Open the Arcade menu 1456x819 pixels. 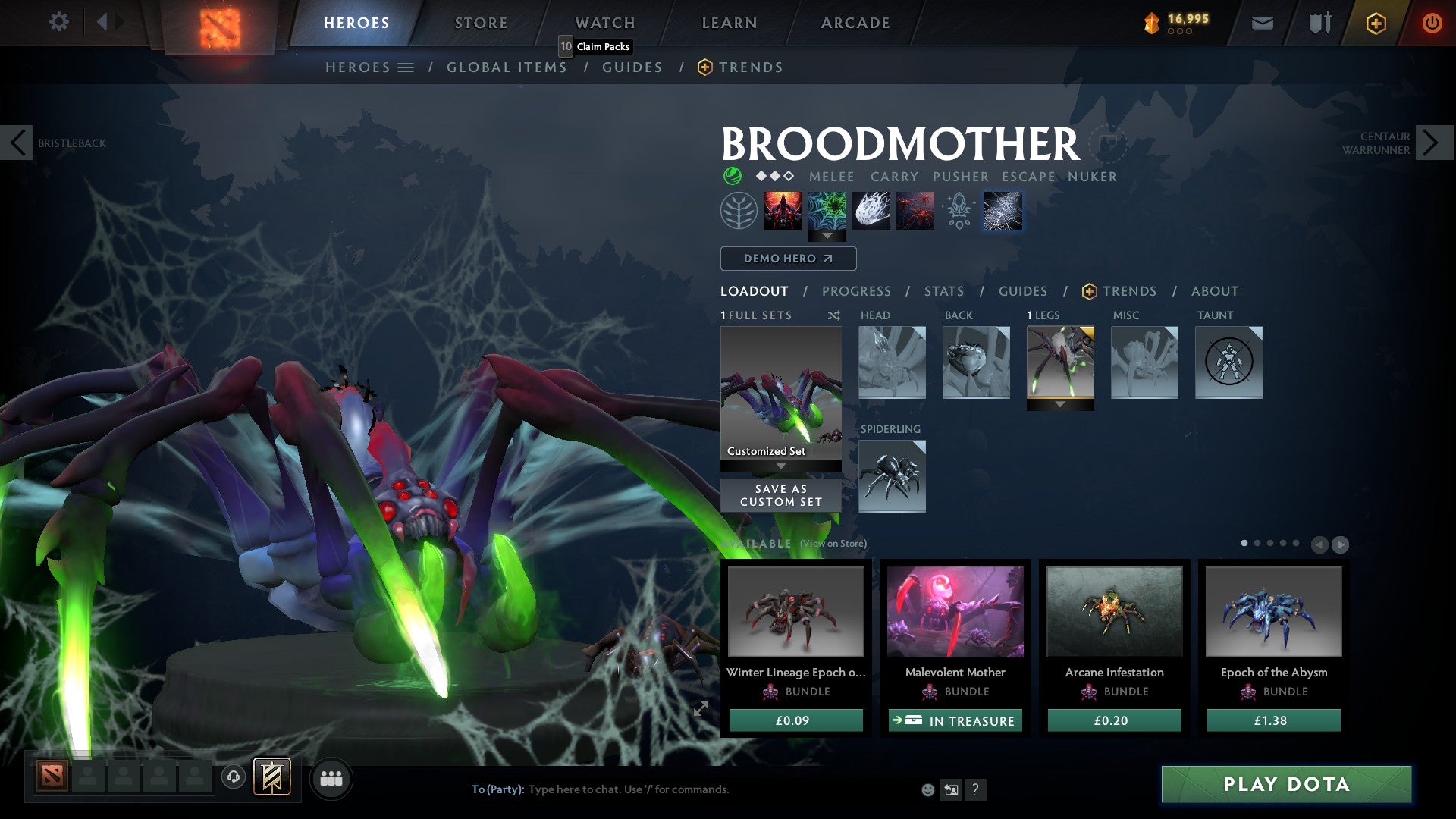[855, 22]
